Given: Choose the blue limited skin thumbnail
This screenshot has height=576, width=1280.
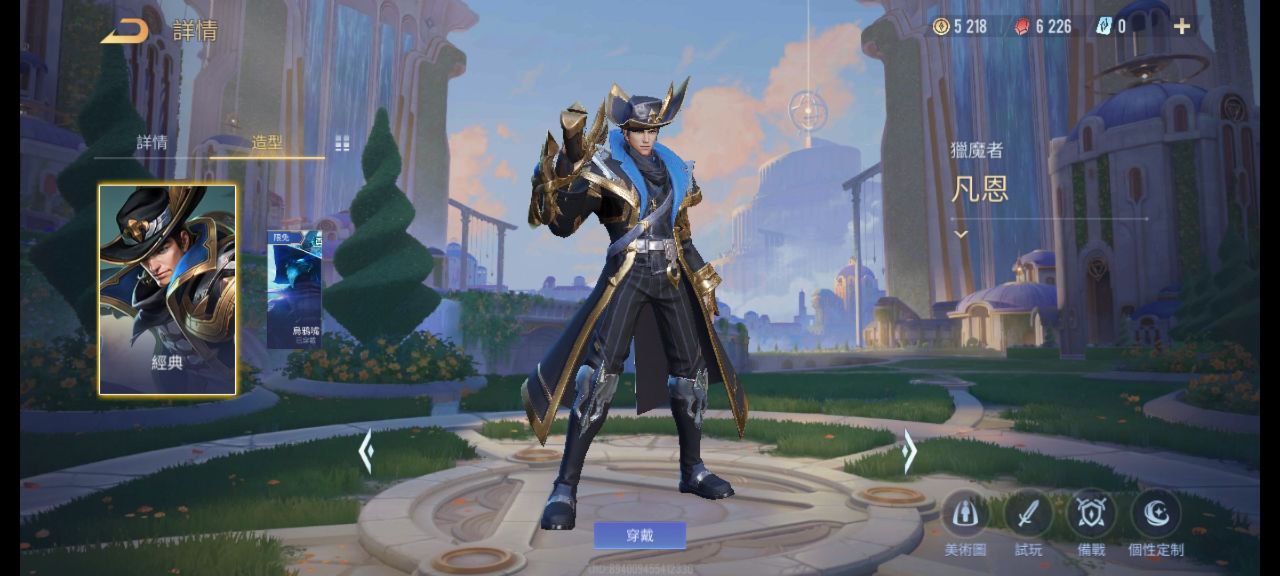Looking at the screenshot, I should tap(294, 290).
